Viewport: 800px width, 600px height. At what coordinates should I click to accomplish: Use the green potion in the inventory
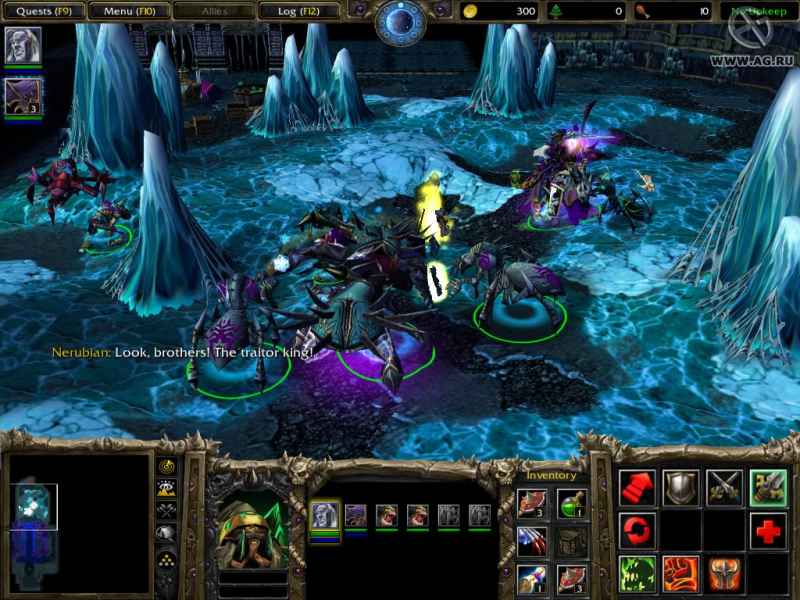572,504
